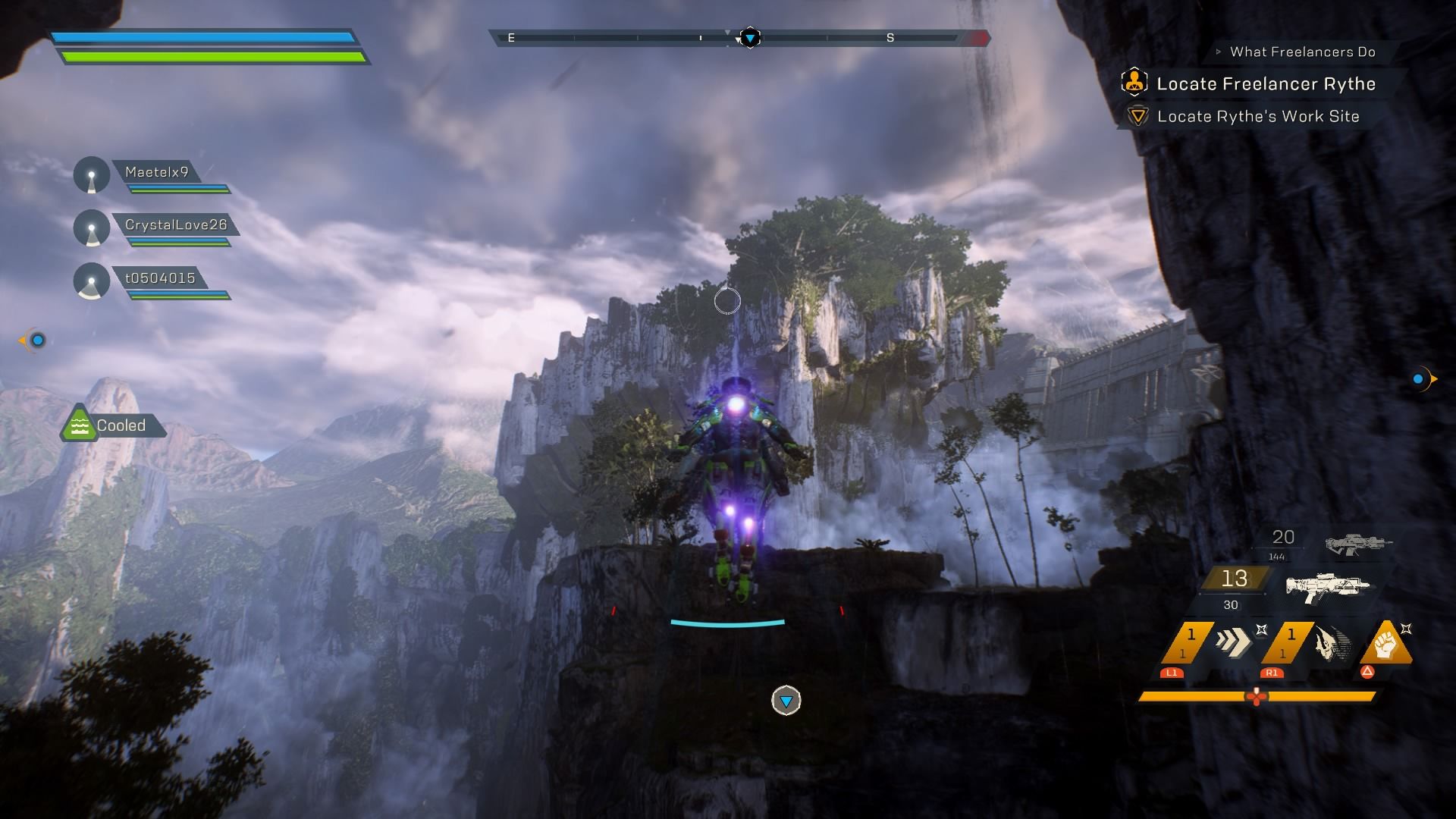Viewport: 1456px width, 819px height.
Task: Open the Locate Freelancer Rythe objective
Action: pos(1265,84)
